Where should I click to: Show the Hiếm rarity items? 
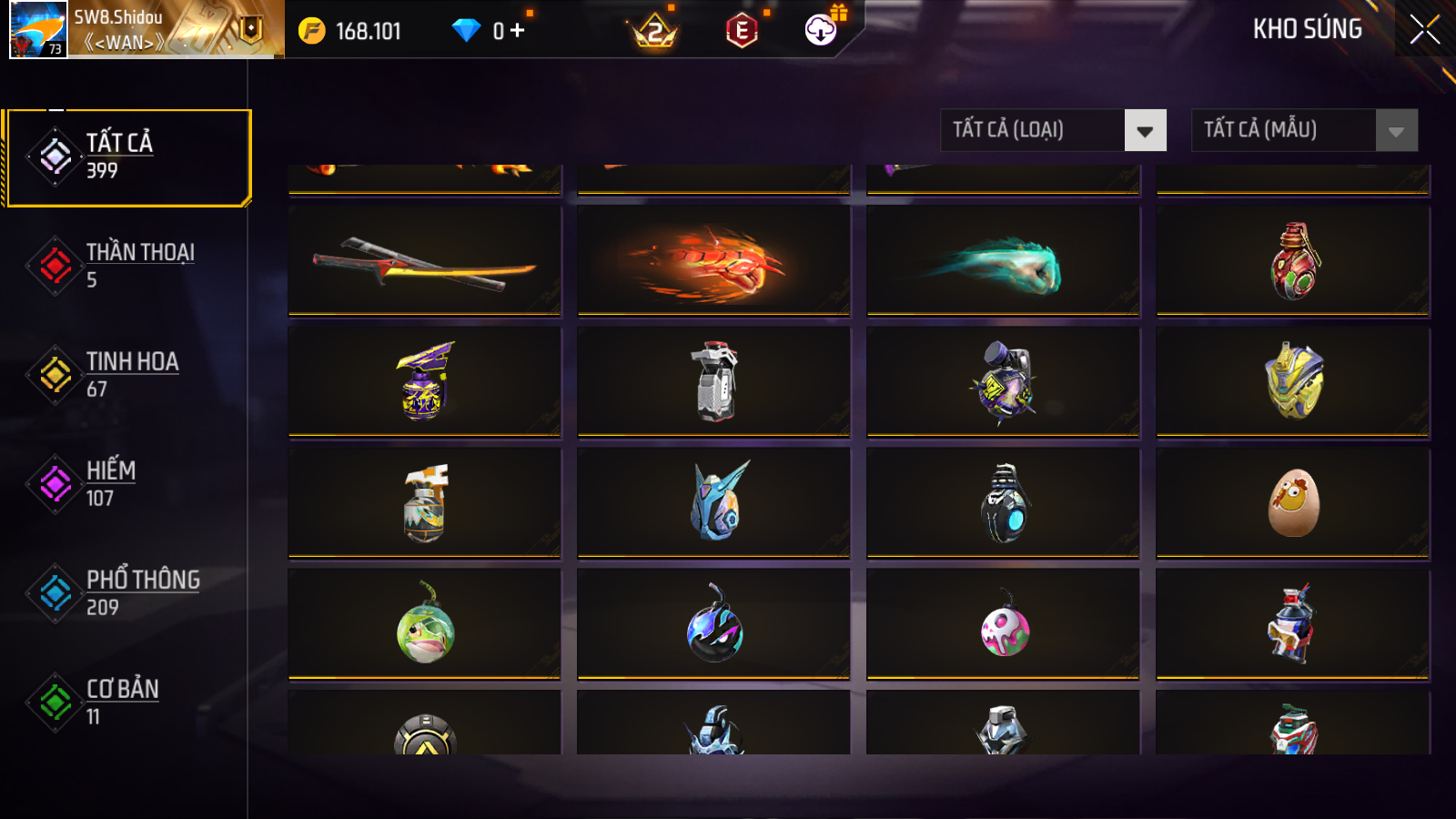[x=127, y=483]
